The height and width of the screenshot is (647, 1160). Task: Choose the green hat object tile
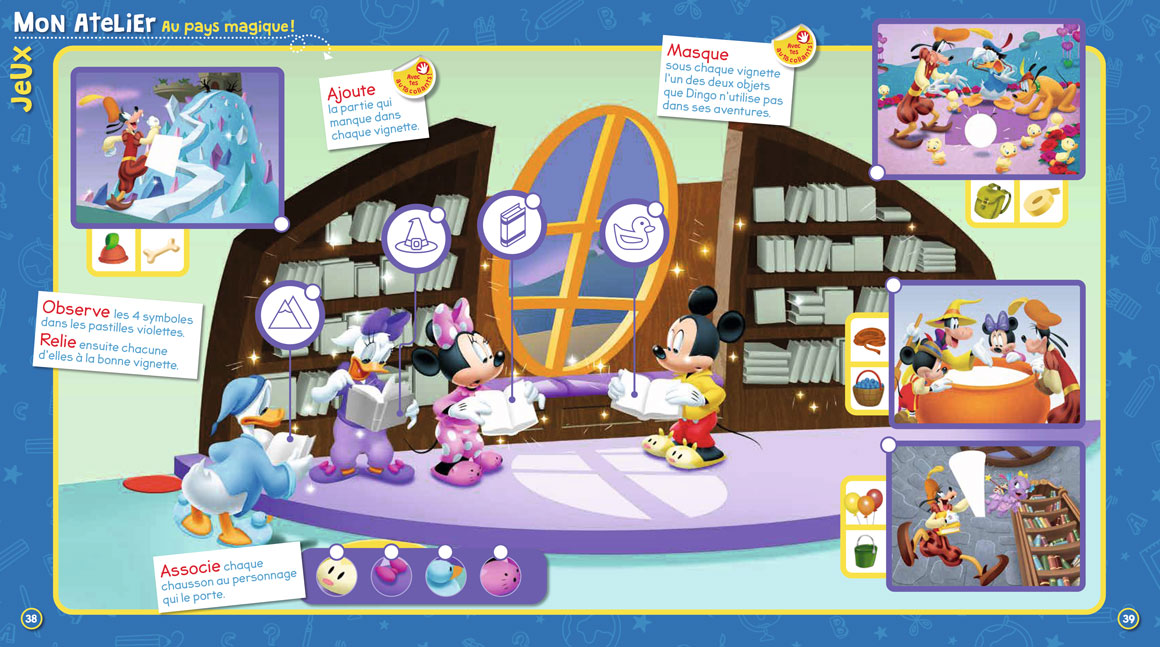pos(111,252)
